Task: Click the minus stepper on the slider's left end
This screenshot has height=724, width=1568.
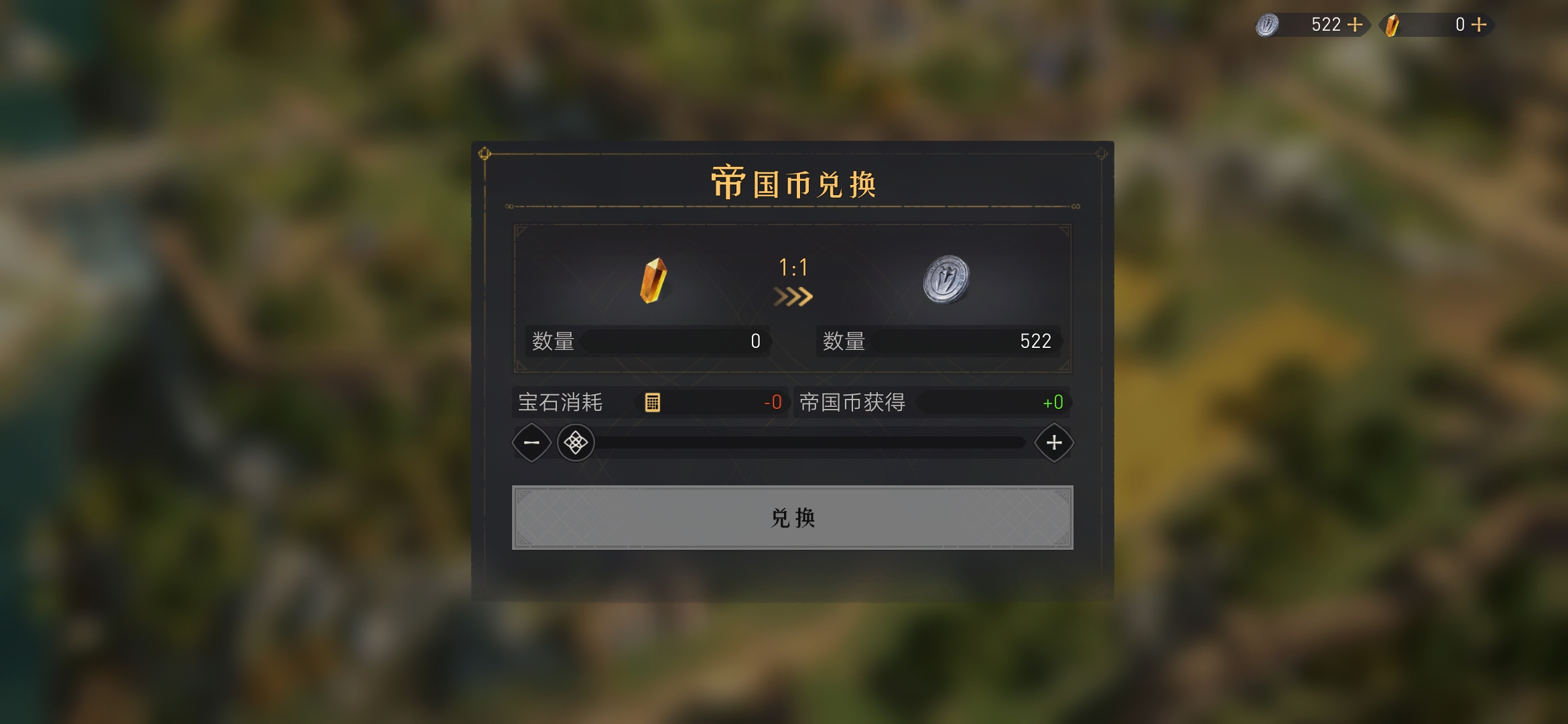Action: coord(531,442)
